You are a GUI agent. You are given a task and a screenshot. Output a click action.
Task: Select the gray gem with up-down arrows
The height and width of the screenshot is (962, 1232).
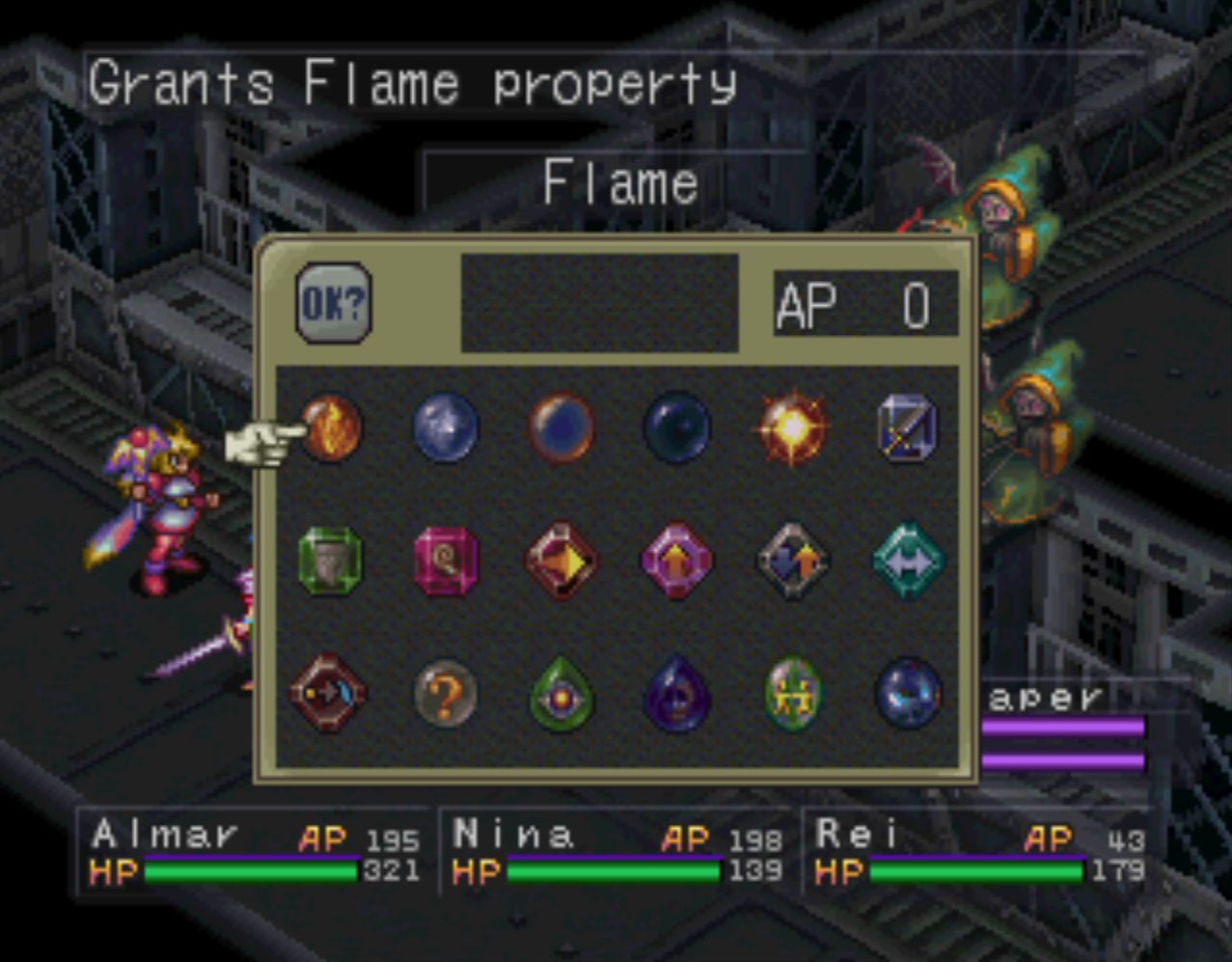tap(792, 561)
